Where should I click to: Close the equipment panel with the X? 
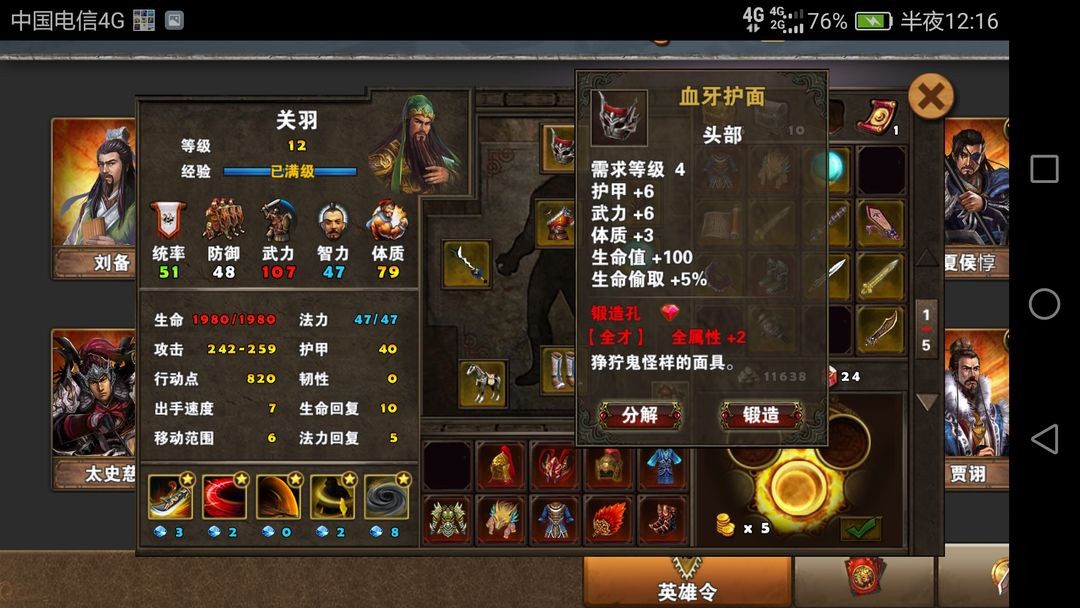[x=930, y=97]
